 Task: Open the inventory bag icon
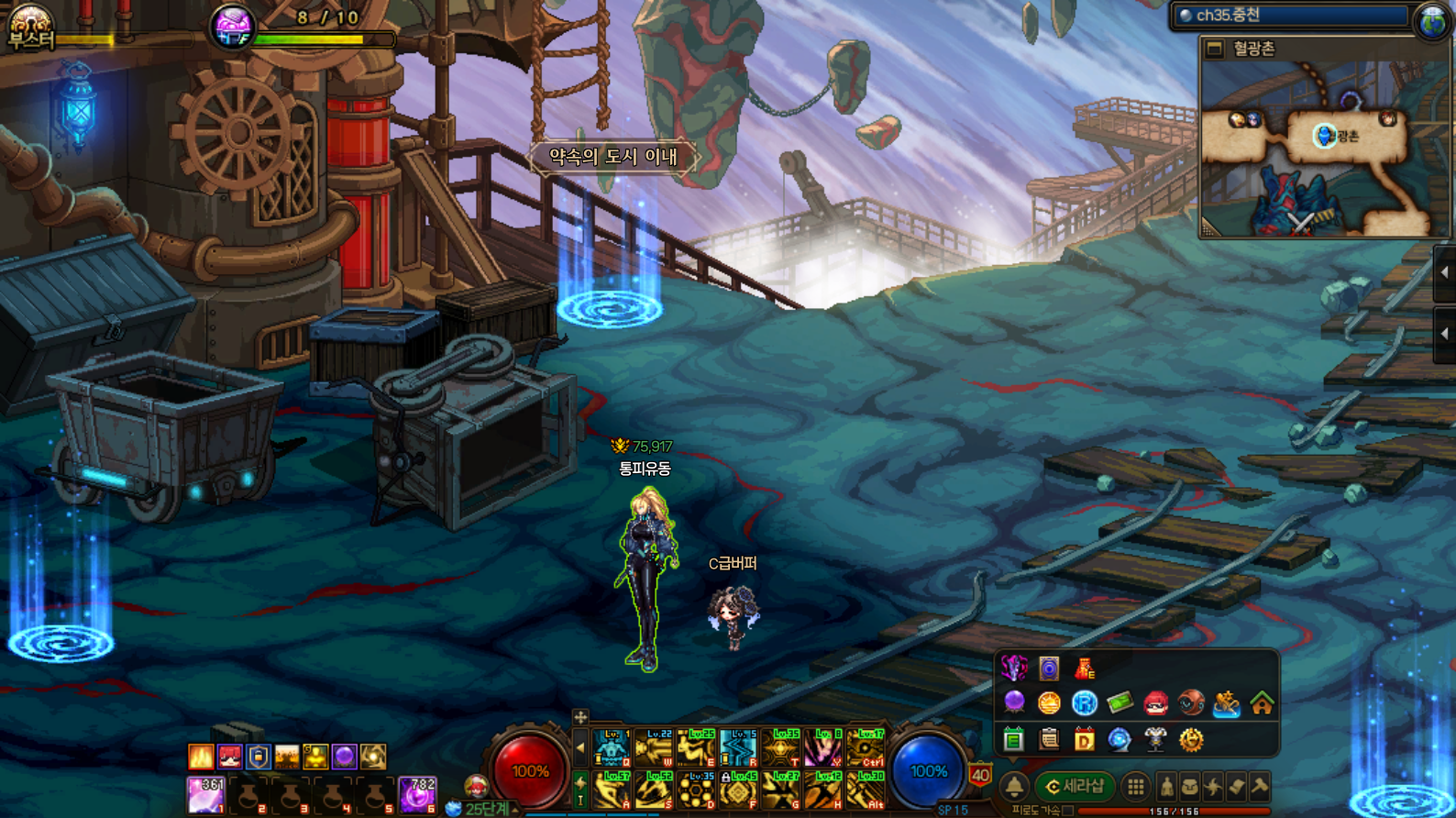1190,786
